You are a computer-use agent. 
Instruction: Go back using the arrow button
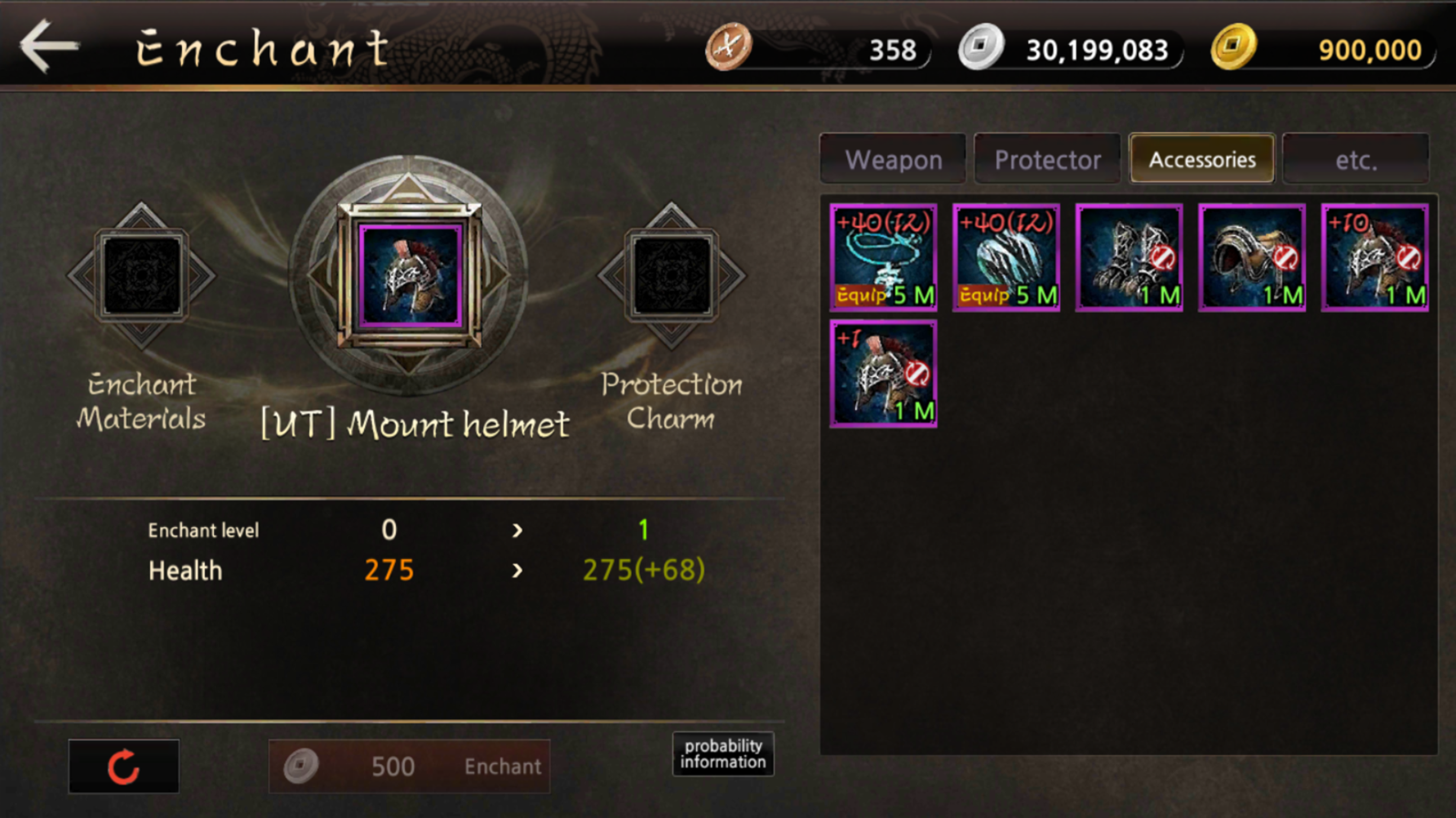pos(49,47)
